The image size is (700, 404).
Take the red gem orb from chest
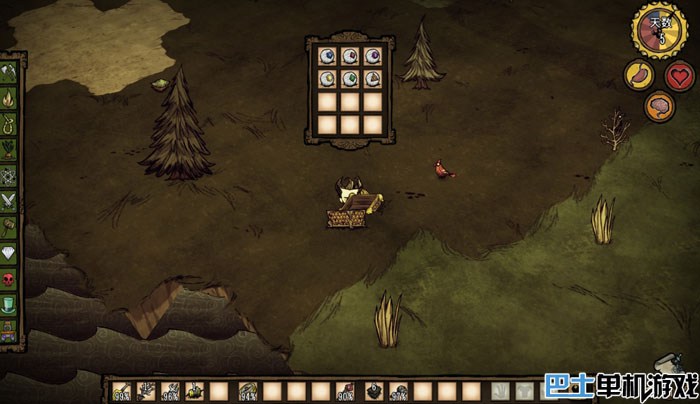tap(349, 56)
